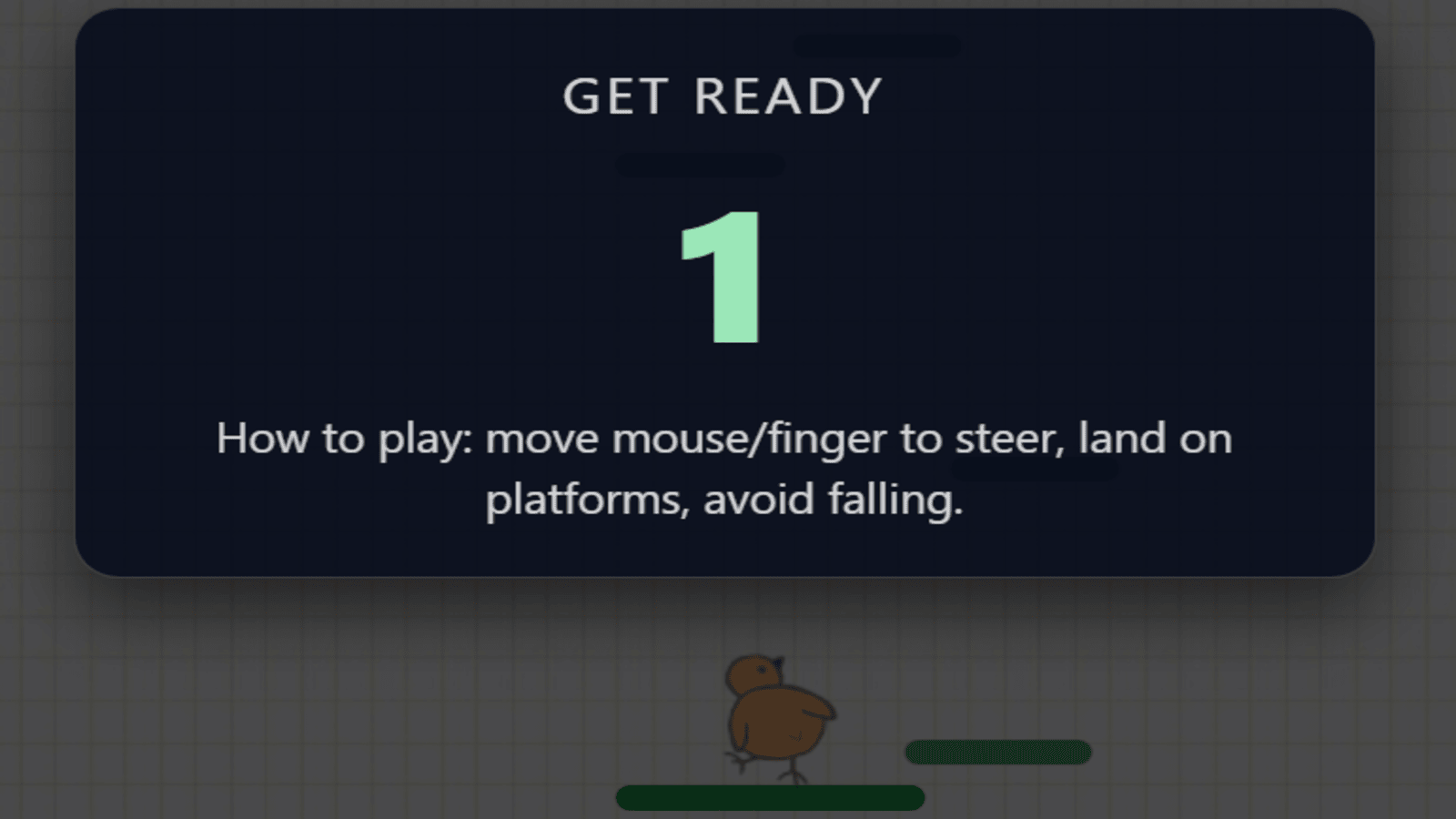Click the bird's head
The width and height of the screenshot is (1456, 819).
753,673
